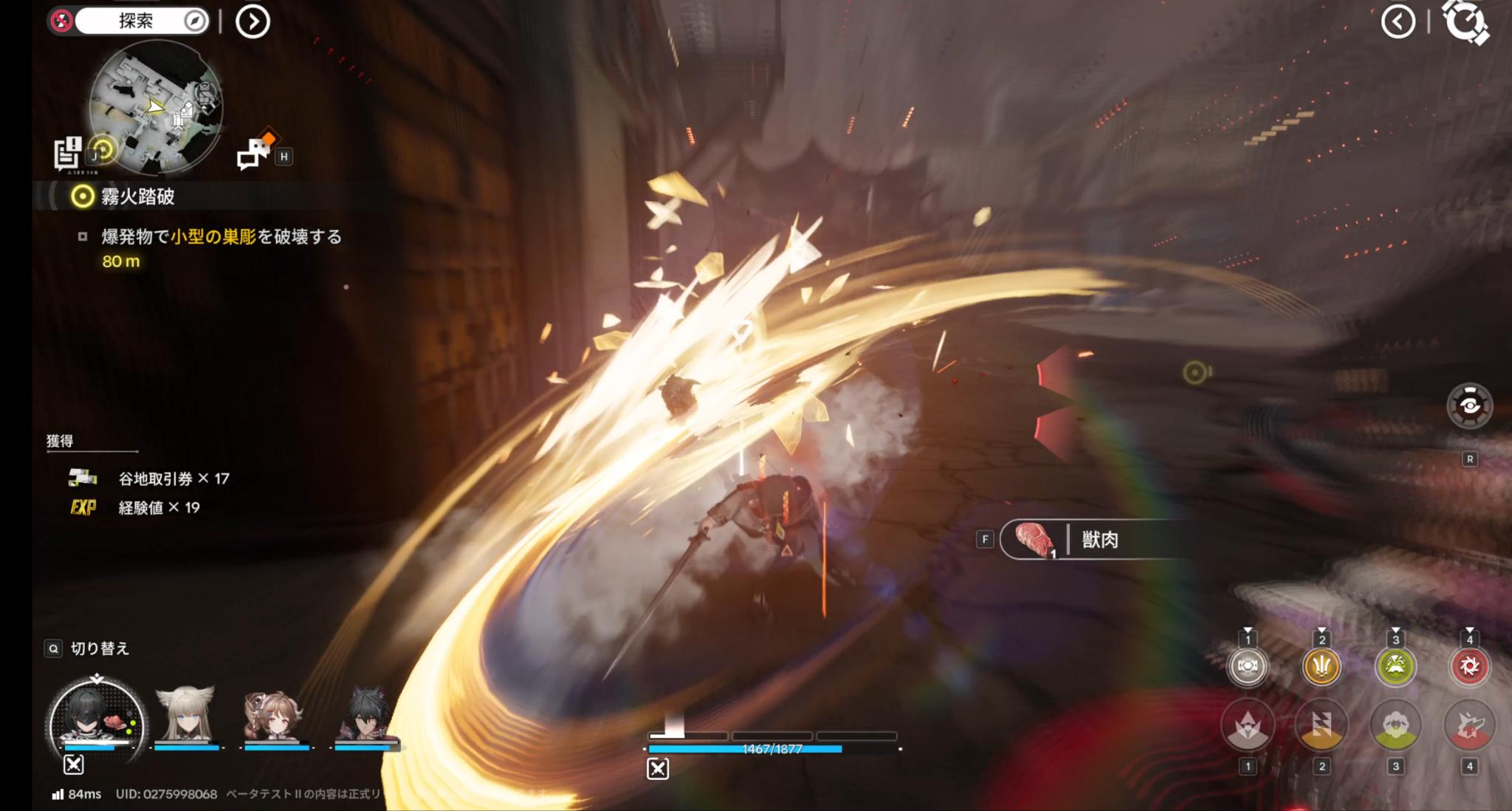Open the hexagonal menu icon top right

(x=1465, y=21)
